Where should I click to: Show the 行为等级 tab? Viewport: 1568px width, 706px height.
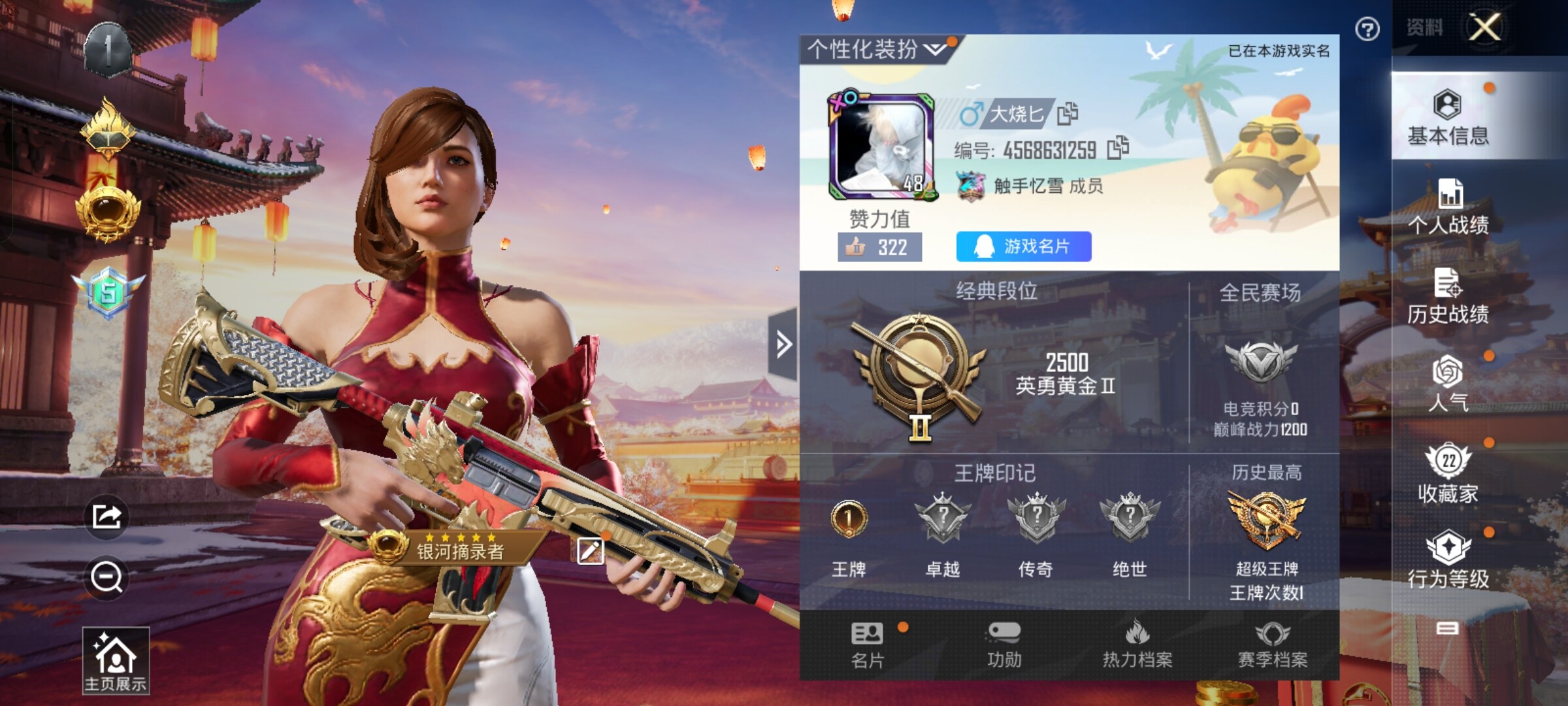coord(1448,560)
